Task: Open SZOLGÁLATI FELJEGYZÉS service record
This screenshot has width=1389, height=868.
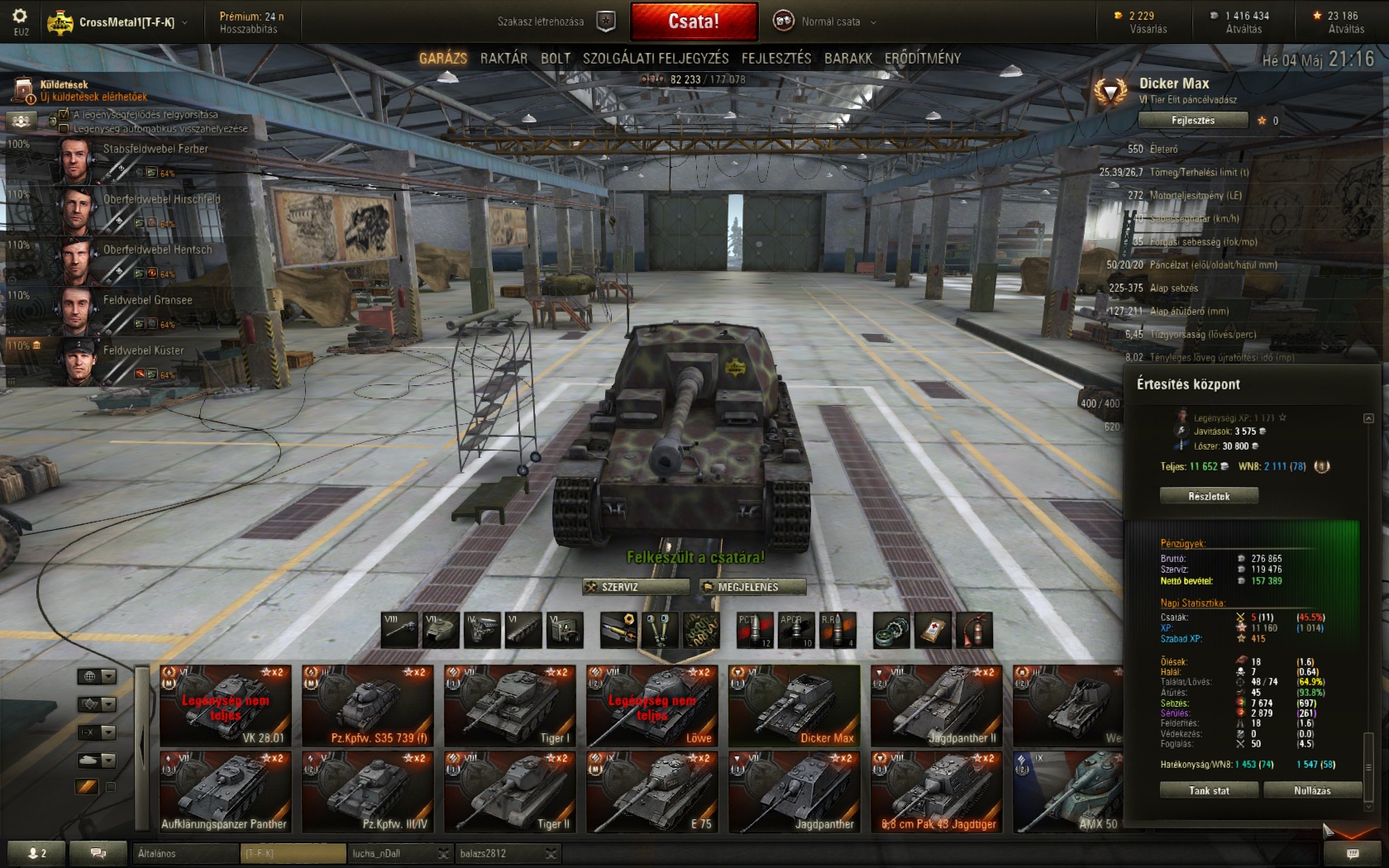Action: 656,58
